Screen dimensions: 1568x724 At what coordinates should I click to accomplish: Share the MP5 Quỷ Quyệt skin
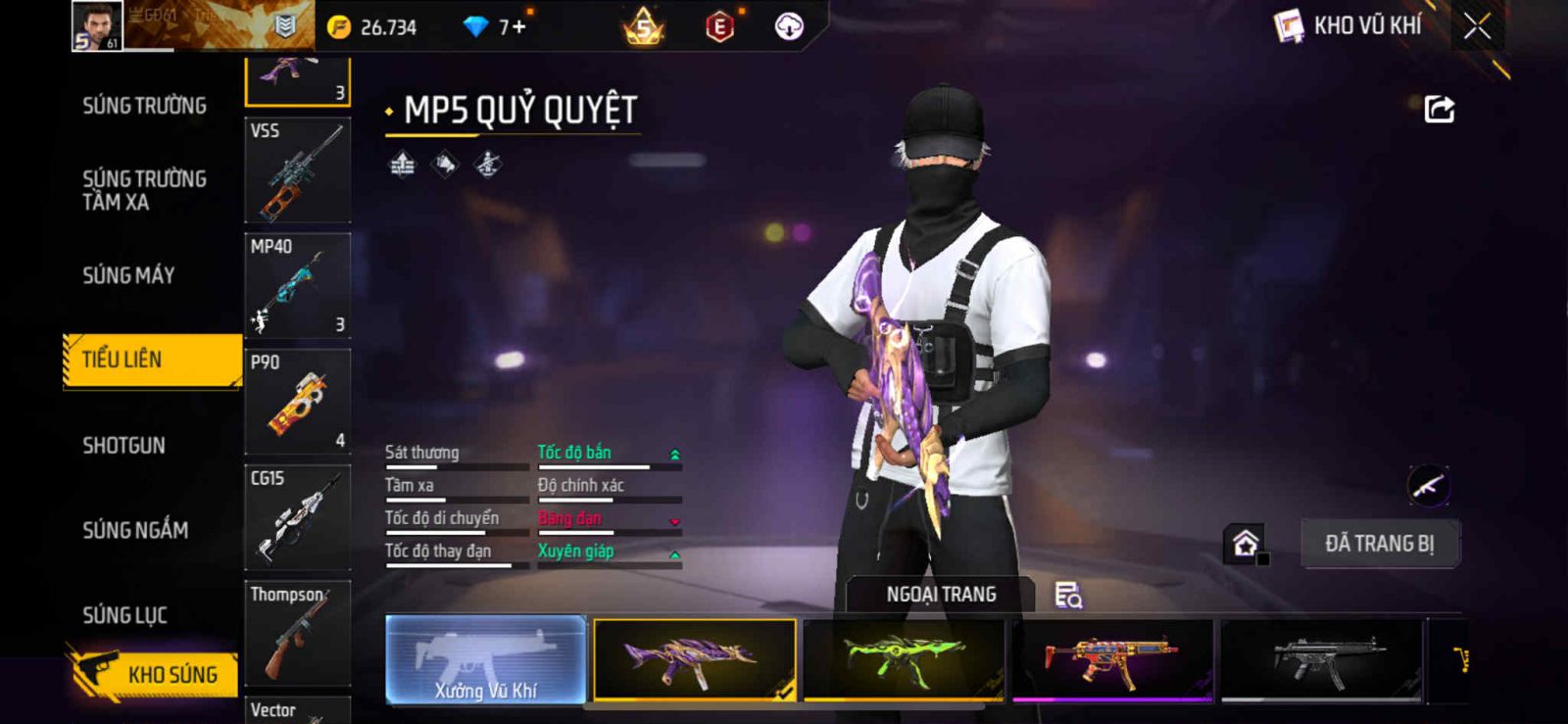tap(1439, 109)
